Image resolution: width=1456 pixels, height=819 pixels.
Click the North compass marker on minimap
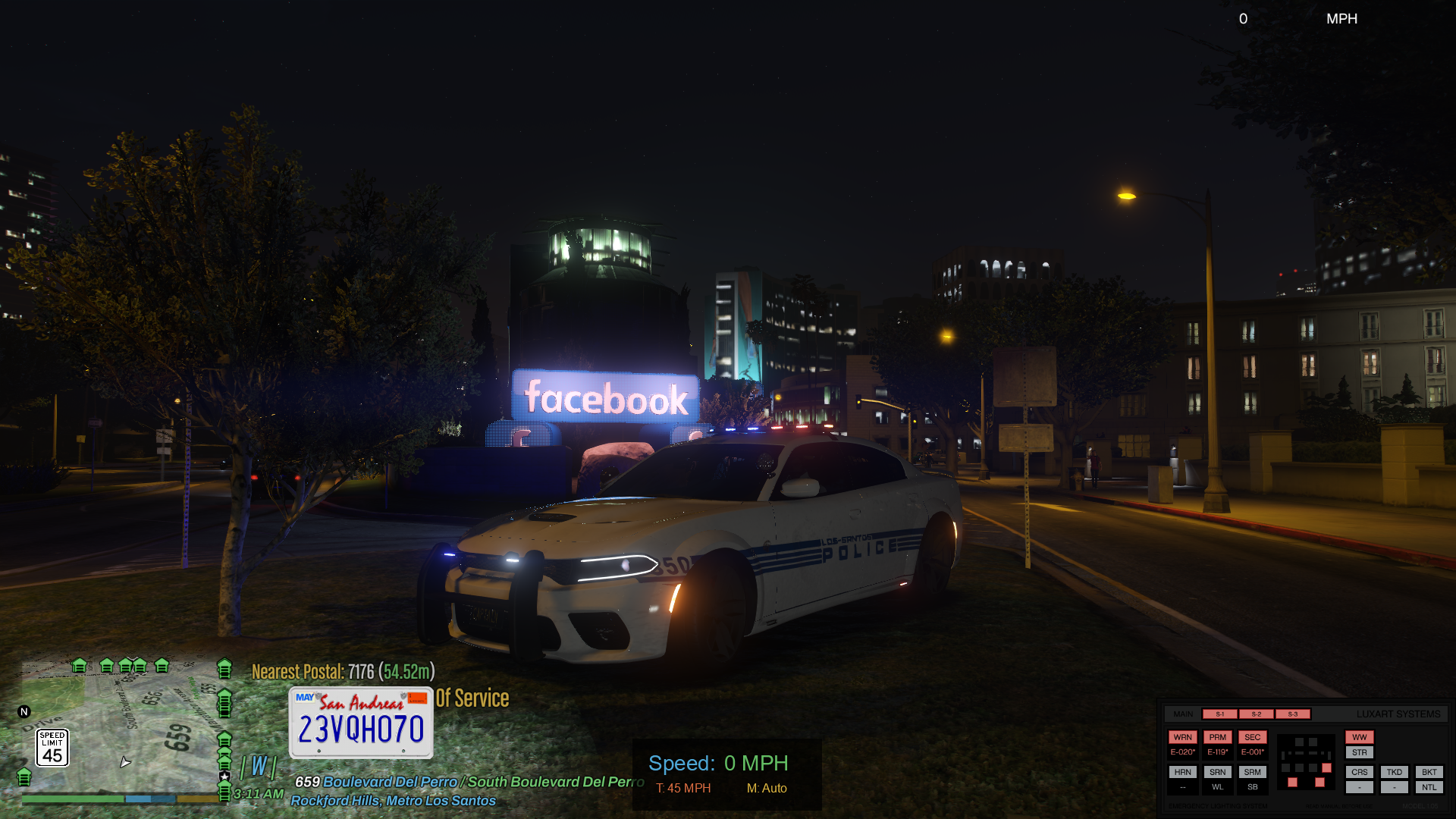(x=24, y=711)
